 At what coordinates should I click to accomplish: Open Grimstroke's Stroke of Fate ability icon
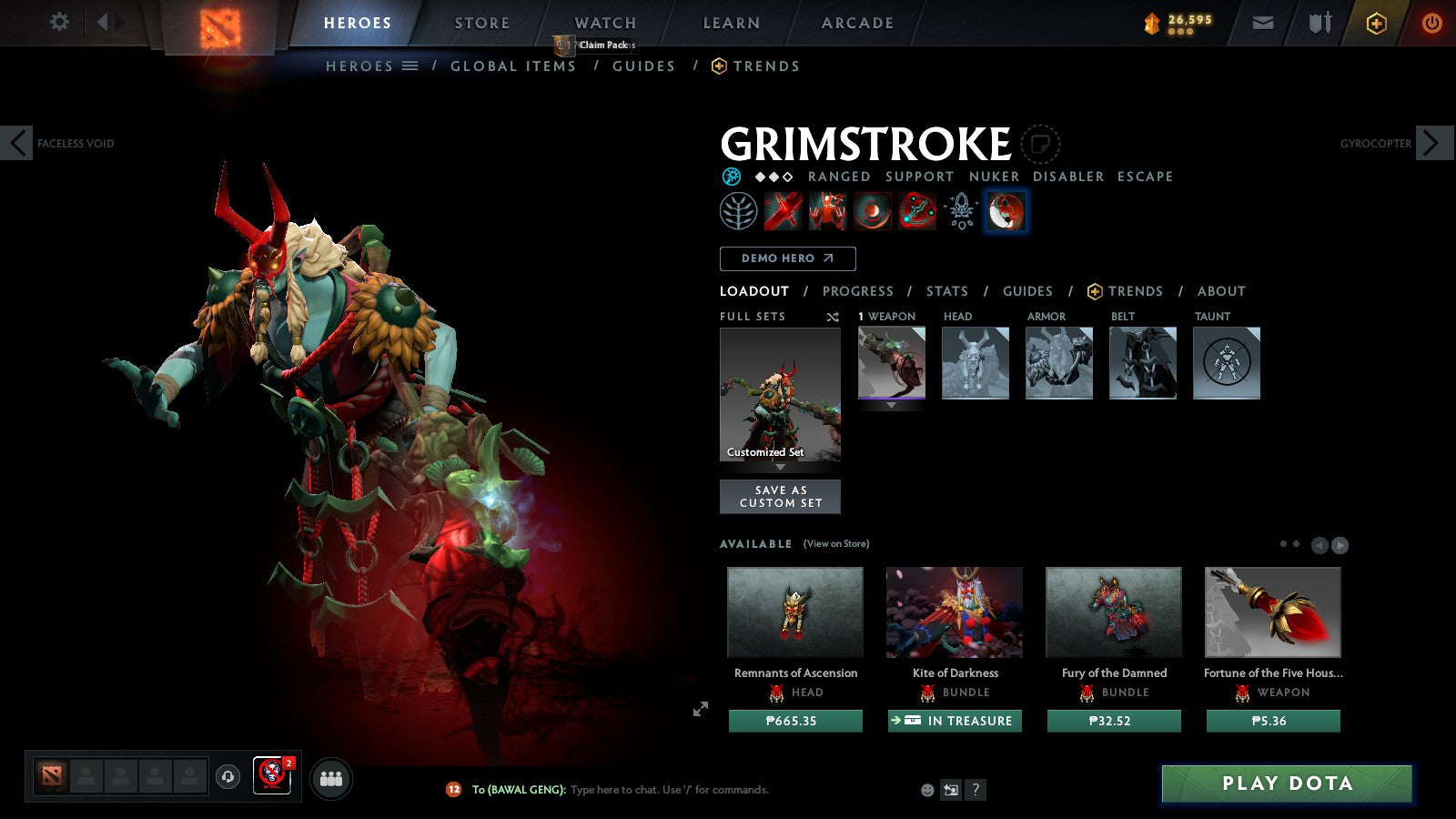pos(783,209)
